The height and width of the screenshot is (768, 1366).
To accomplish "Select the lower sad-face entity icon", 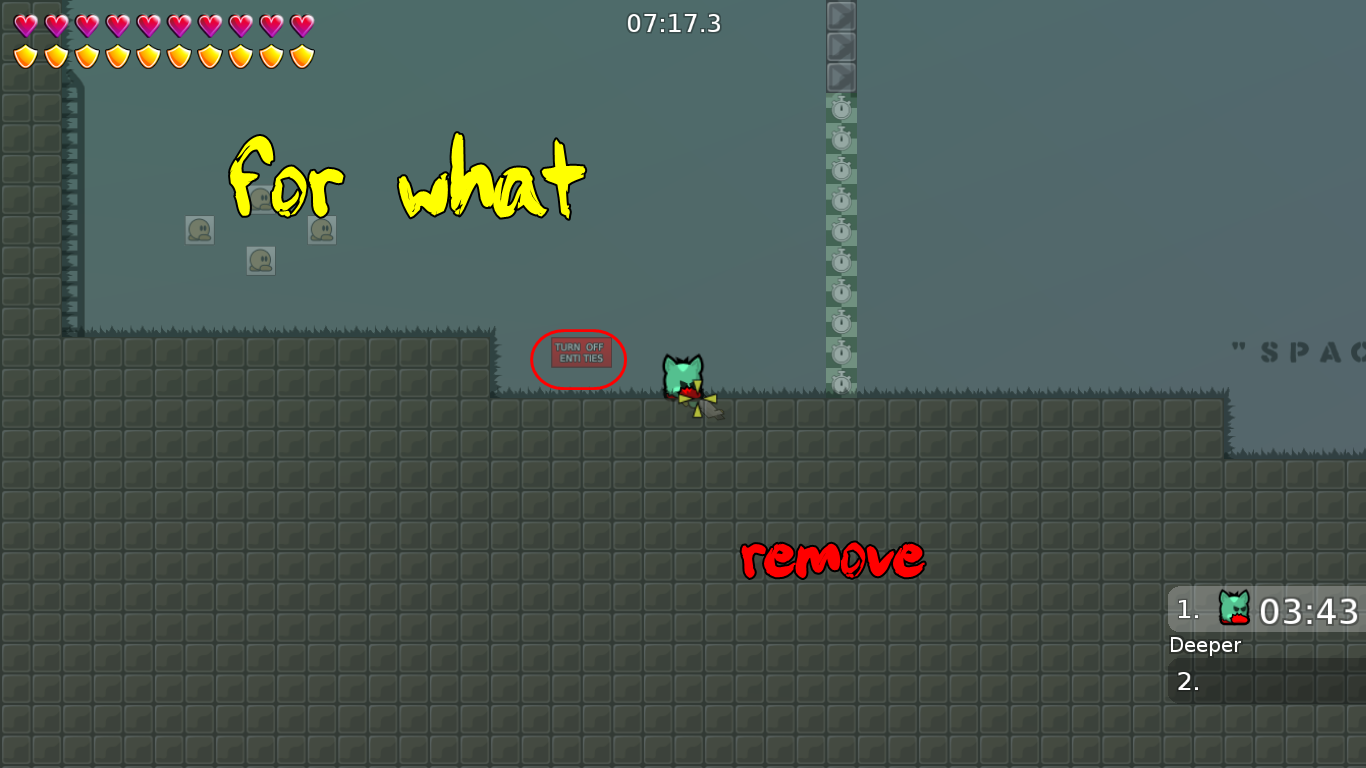I will pyautogui.click(x=260, y=260).
